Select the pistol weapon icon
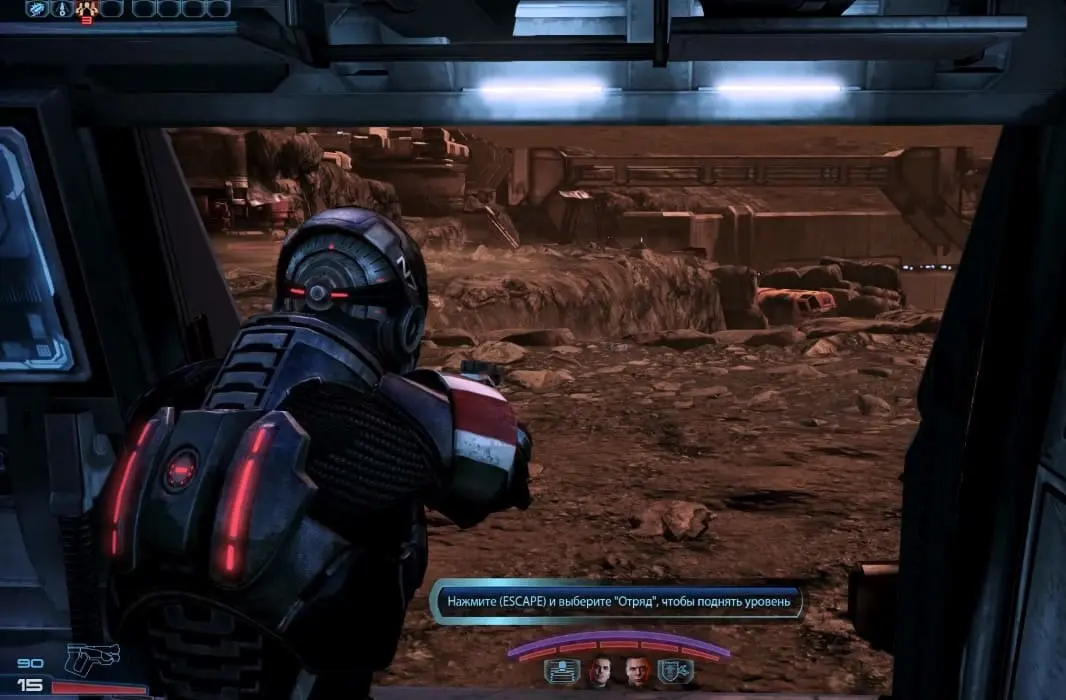The width and height of the screenshot is (1066, 700). 92,658
